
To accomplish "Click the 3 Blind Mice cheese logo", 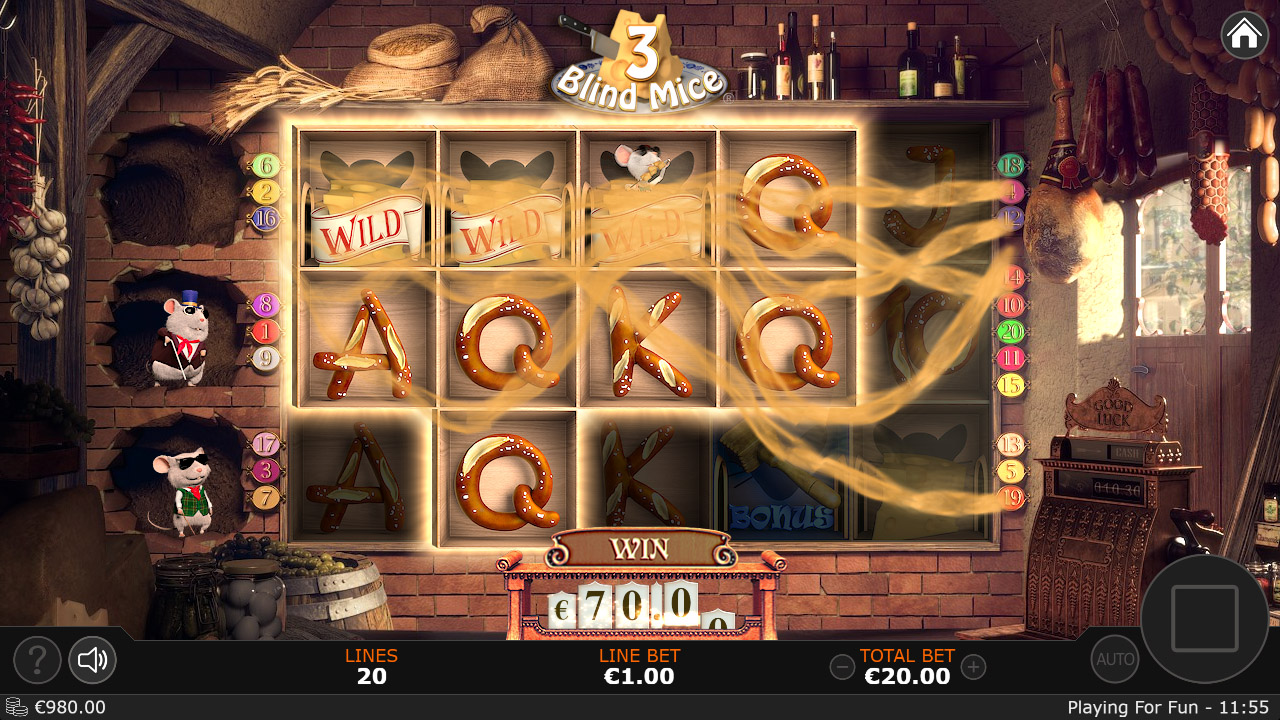I will pyautogui.click(x=640, y=55).
